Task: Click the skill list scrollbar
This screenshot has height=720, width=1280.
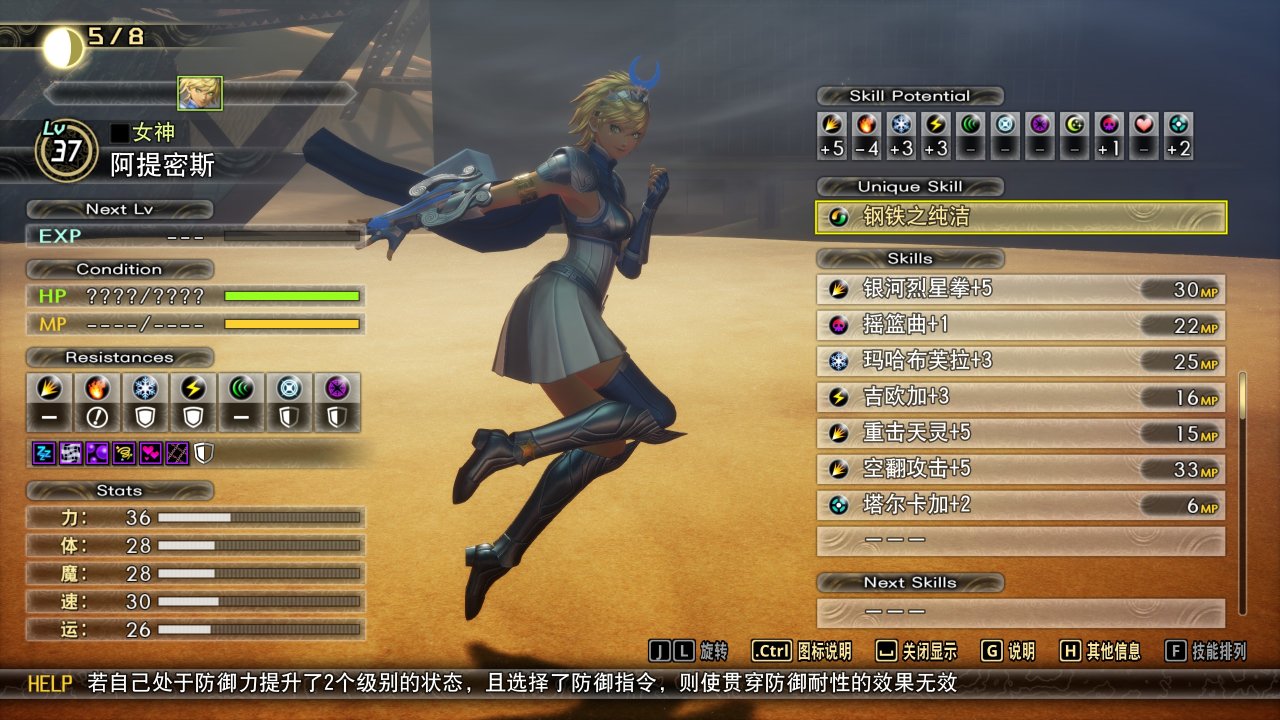Action: [x=1243, y=490]
